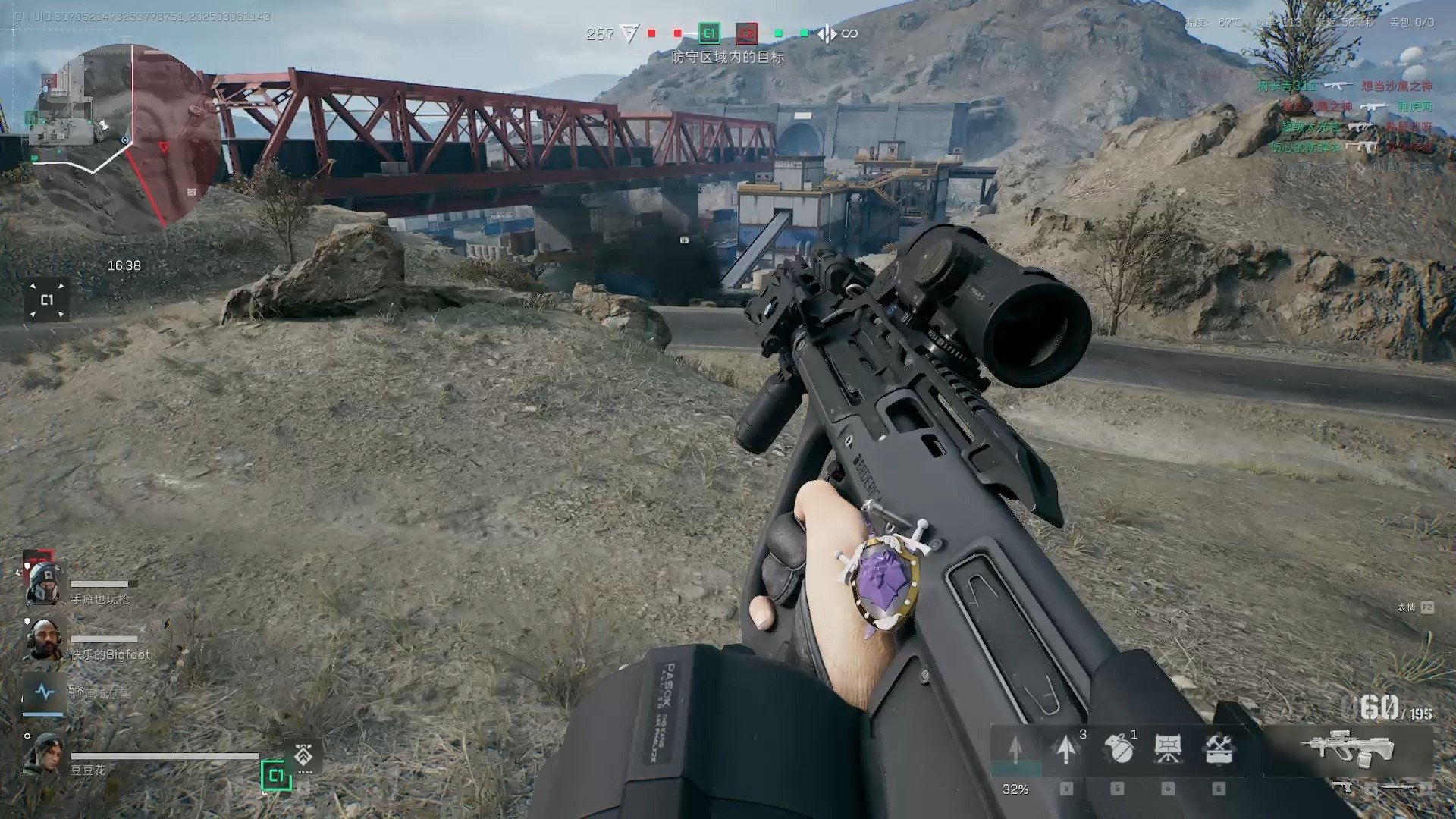1456x819 pixels.
Task: Select the red C2 objective marker at top
Action: point(747,33)
